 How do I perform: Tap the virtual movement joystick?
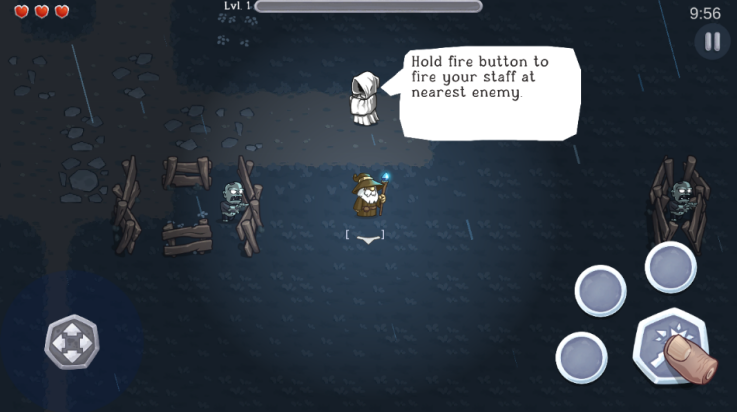72,342
